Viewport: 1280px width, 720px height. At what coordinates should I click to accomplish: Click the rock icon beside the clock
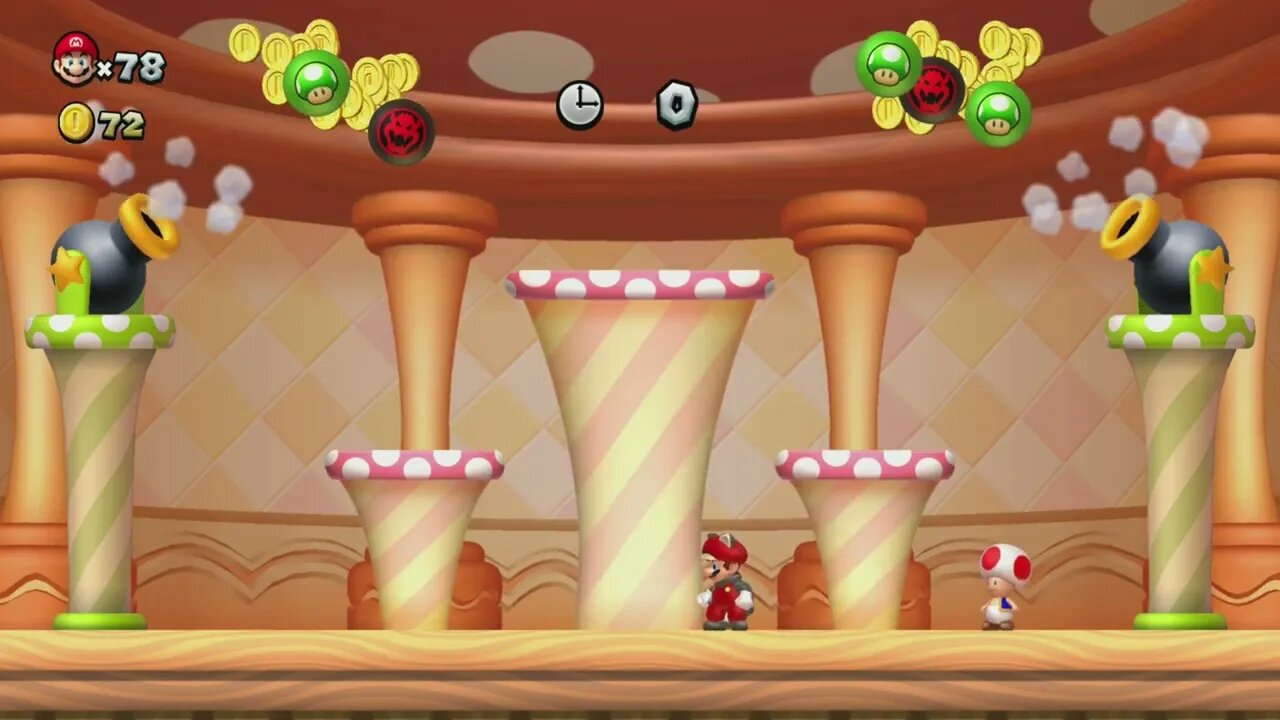pos(676,103)
